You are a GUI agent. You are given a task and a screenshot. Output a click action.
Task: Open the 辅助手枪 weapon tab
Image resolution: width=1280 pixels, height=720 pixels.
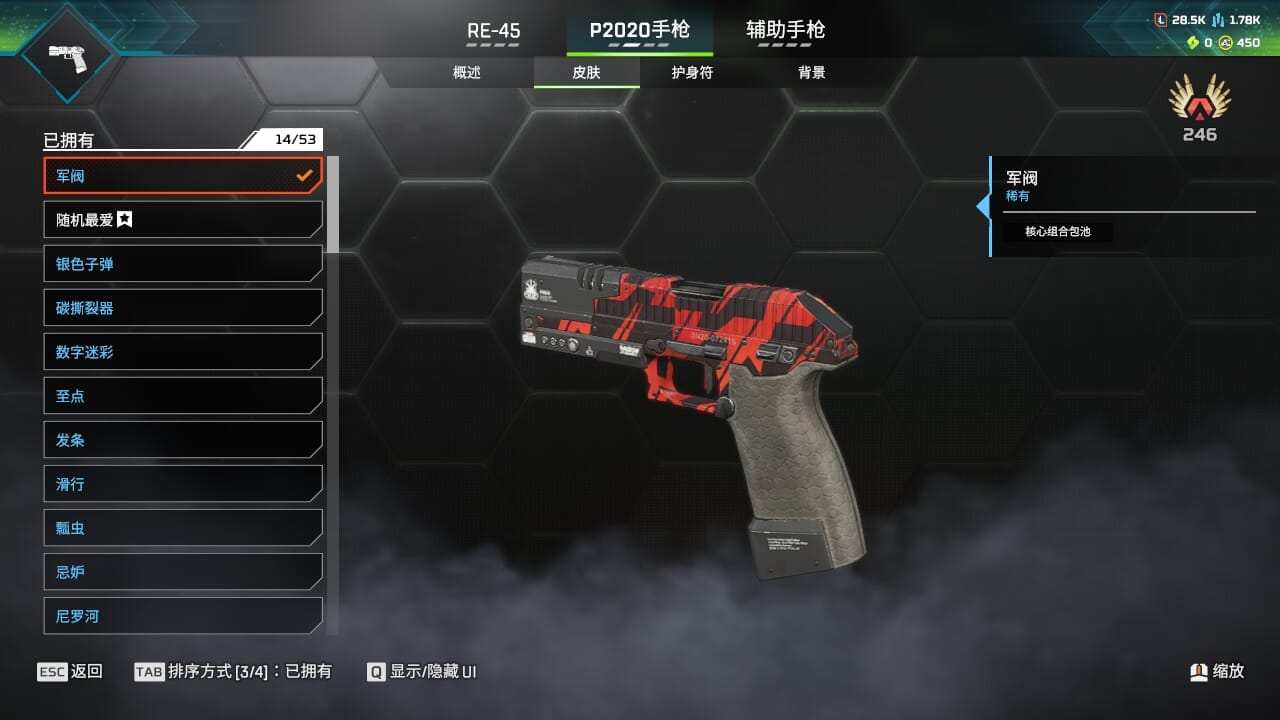coord(785,31)
